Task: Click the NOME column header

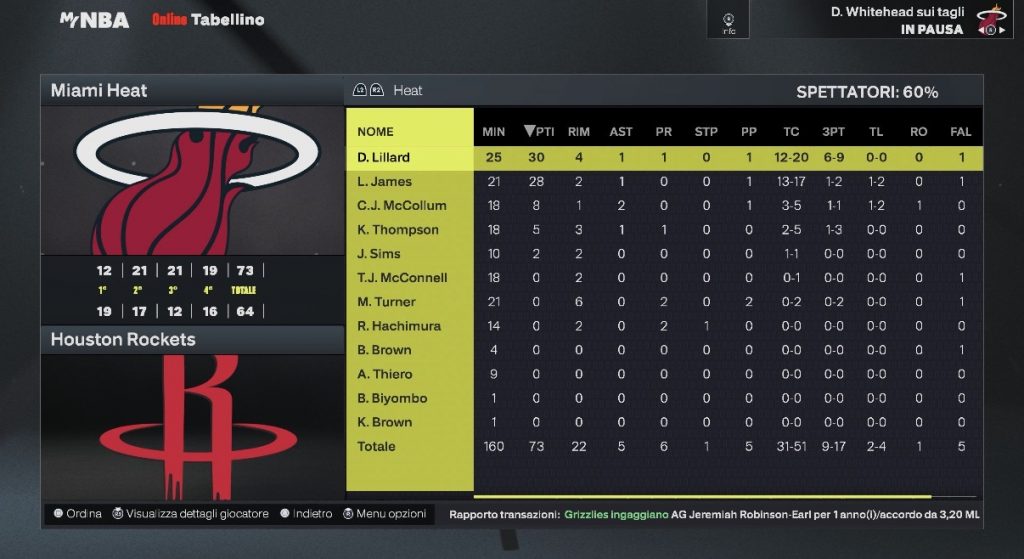Action: (x=375, y=131)
